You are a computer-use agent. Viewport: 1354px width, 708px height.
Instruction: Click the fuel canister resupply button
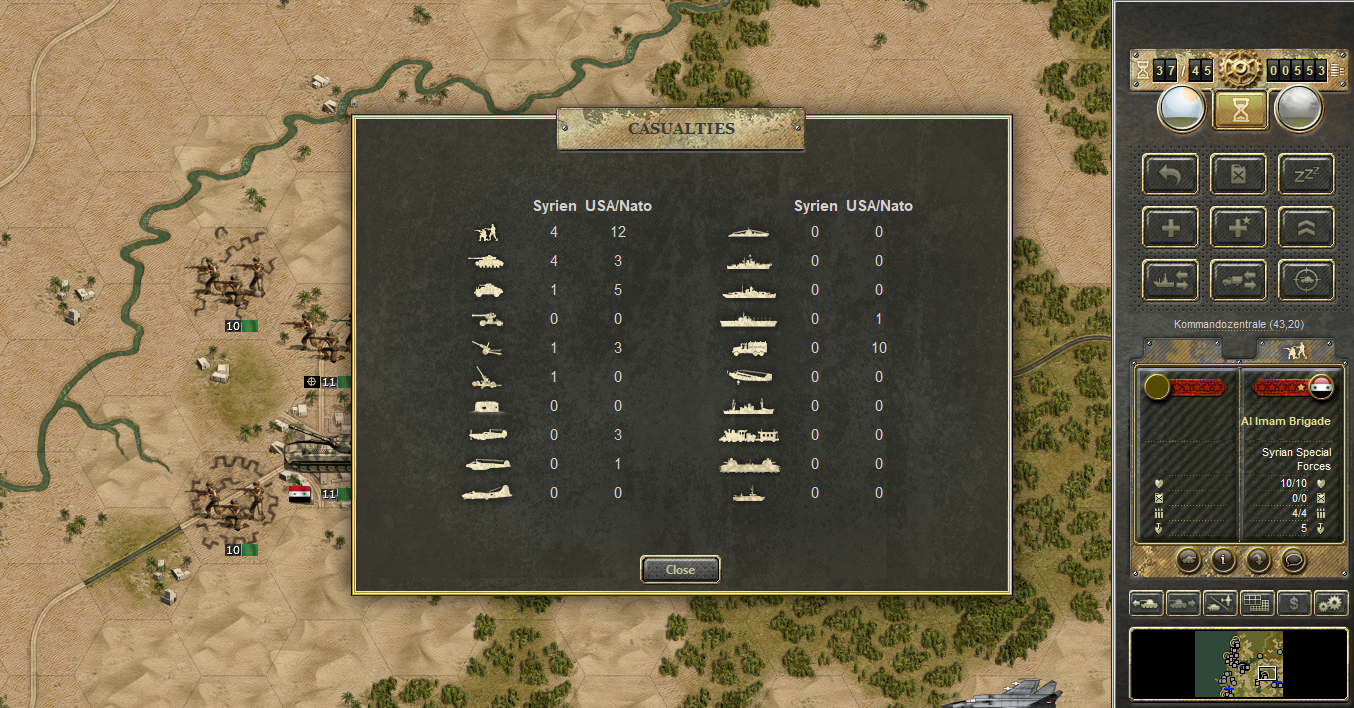pyautogui.click(x=1238, y=173)
